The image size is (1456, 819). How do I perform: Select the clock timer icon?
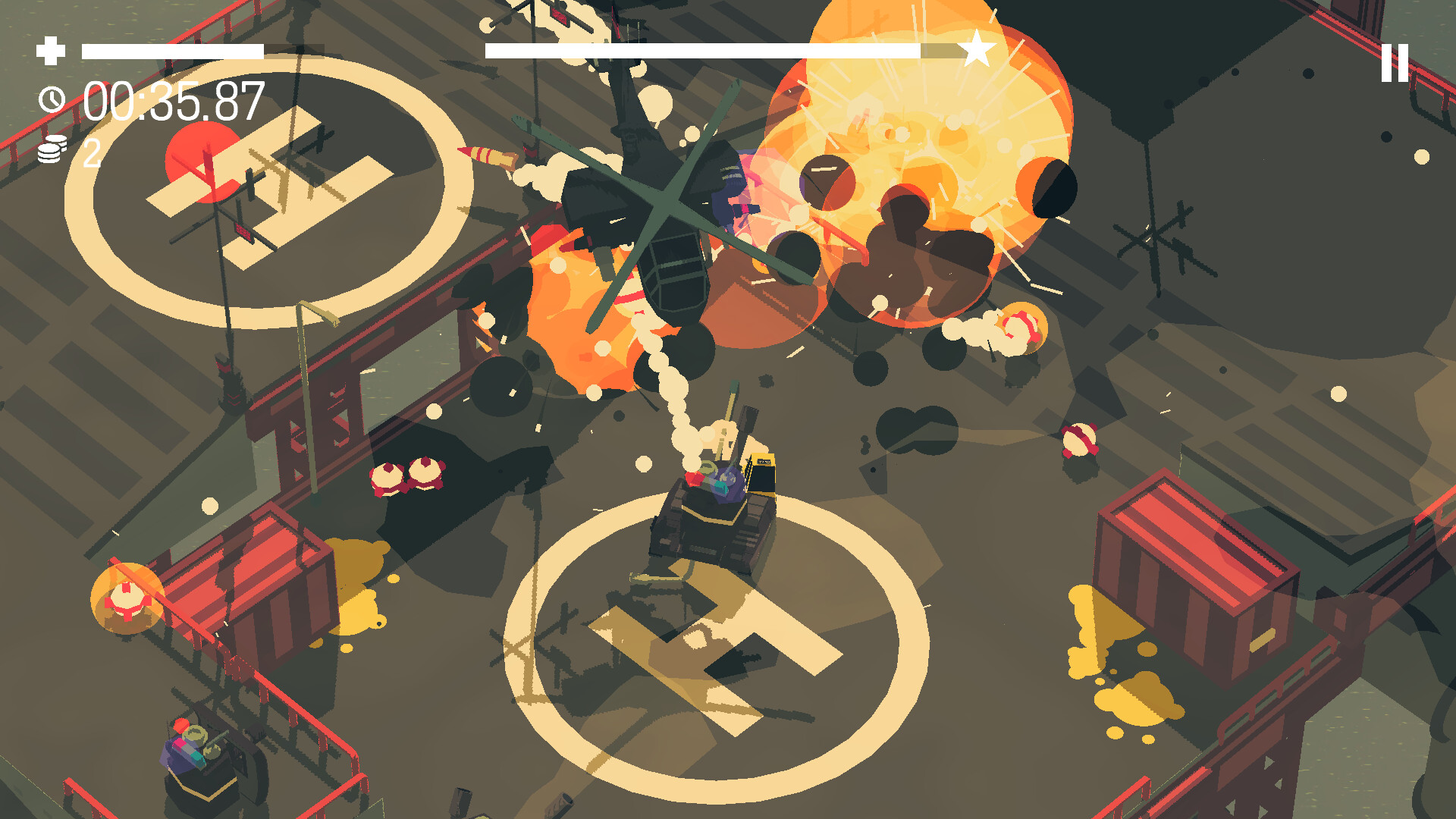click(50, 99)
